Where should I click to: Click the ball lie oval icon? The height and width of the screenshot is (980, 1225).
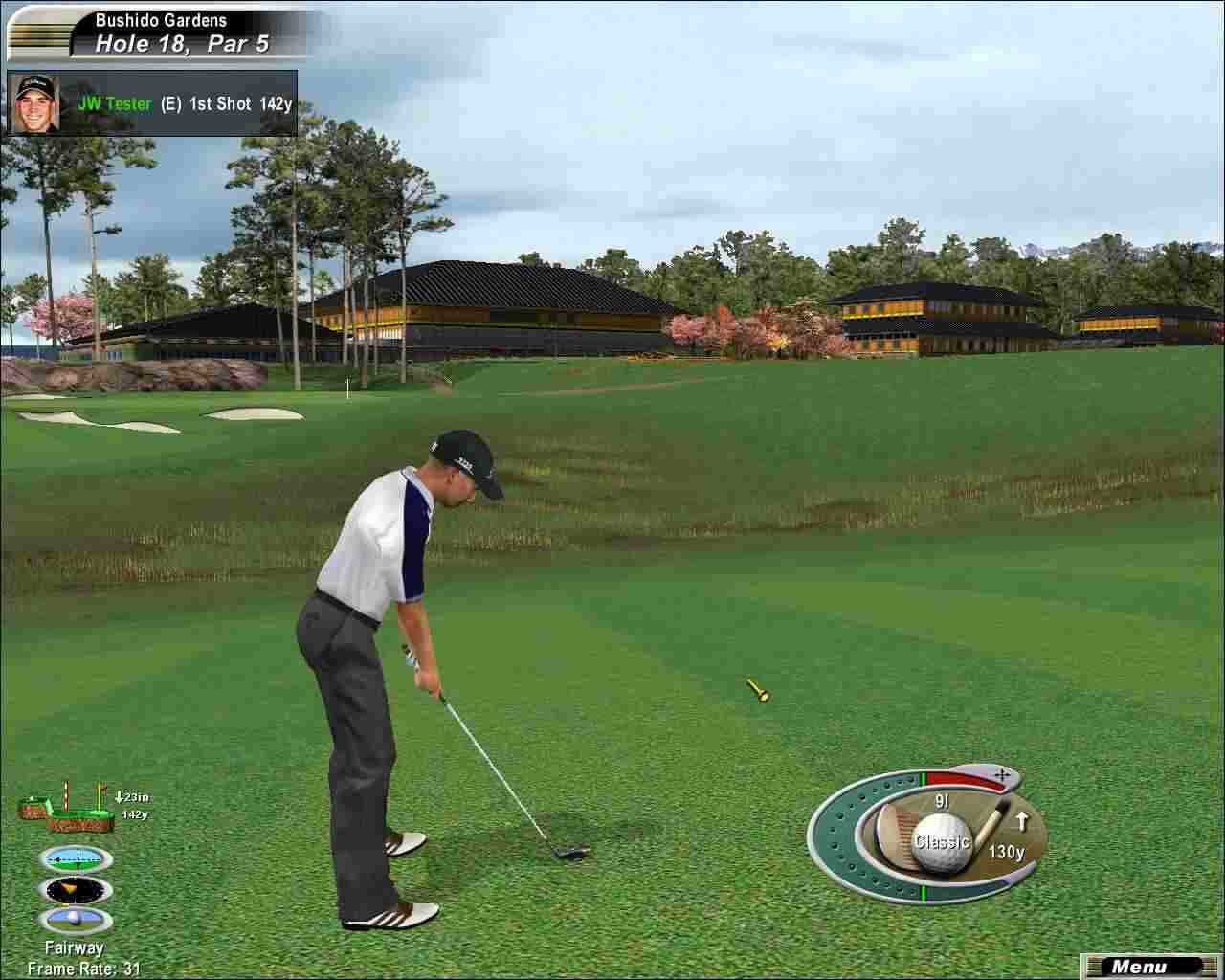tap(77, 921)
